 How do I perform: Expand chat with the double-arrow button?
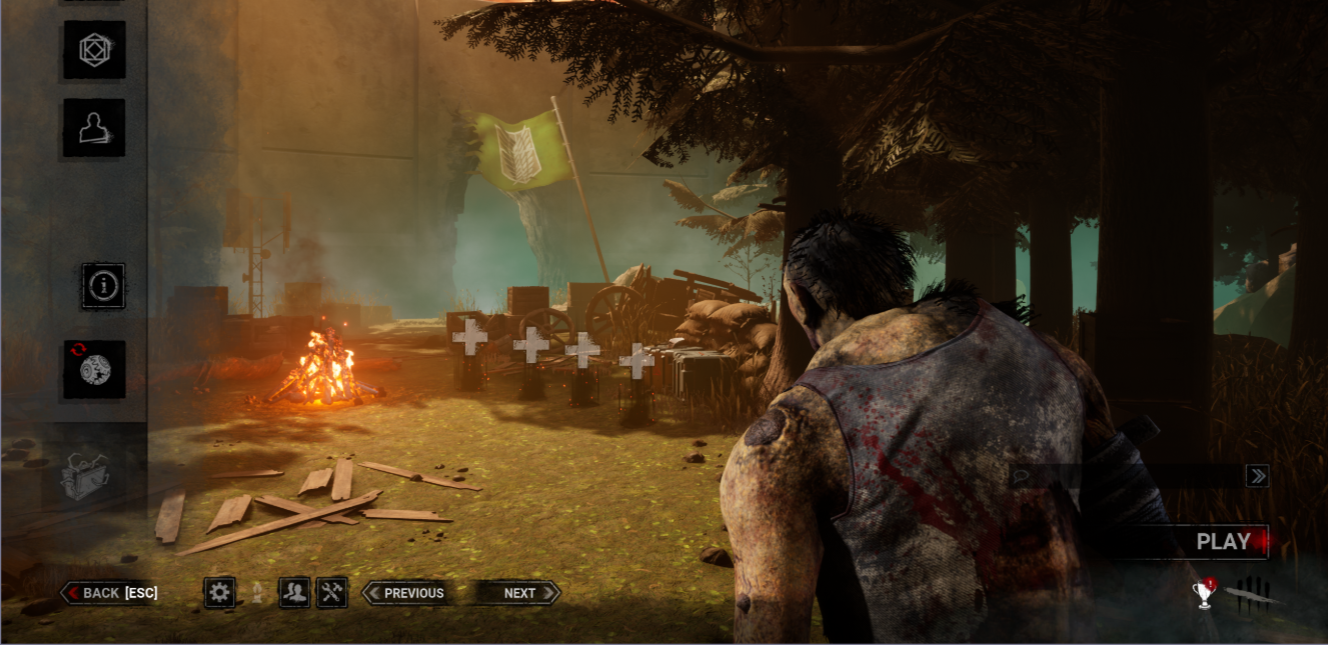click(1257, 476)
